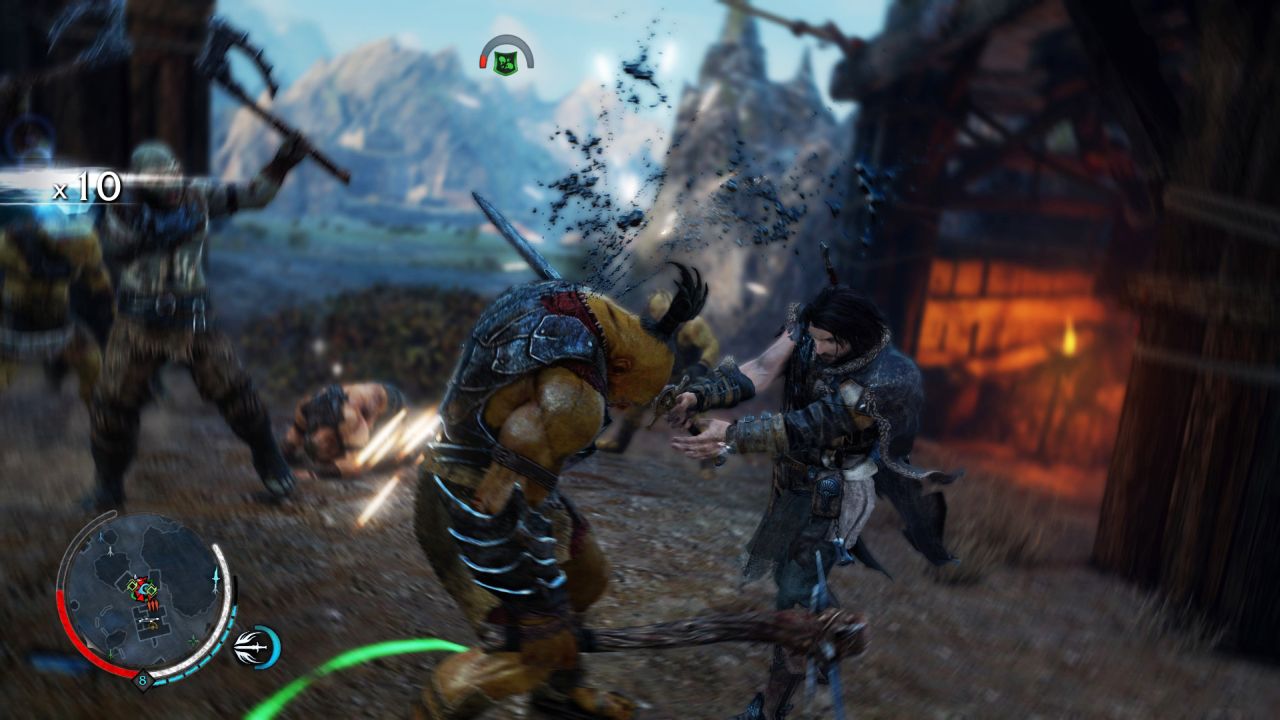The height and width of the screenshot is (720, 1280).
Task: Open the circular minimap
Action: coord(146,593)
